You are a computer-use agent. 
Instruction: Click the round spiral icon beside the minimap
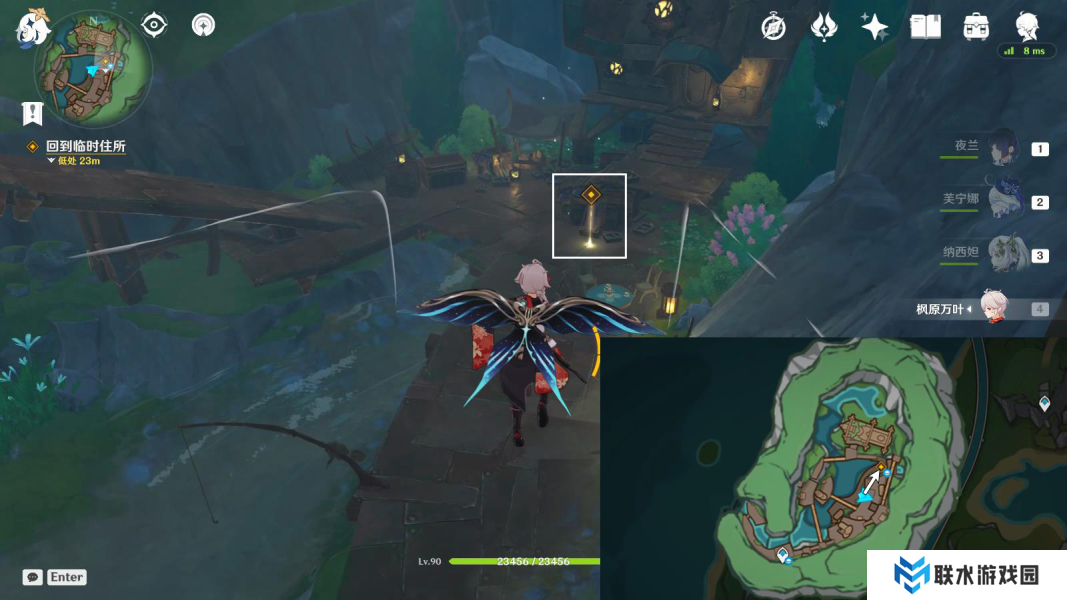(203, 25)
